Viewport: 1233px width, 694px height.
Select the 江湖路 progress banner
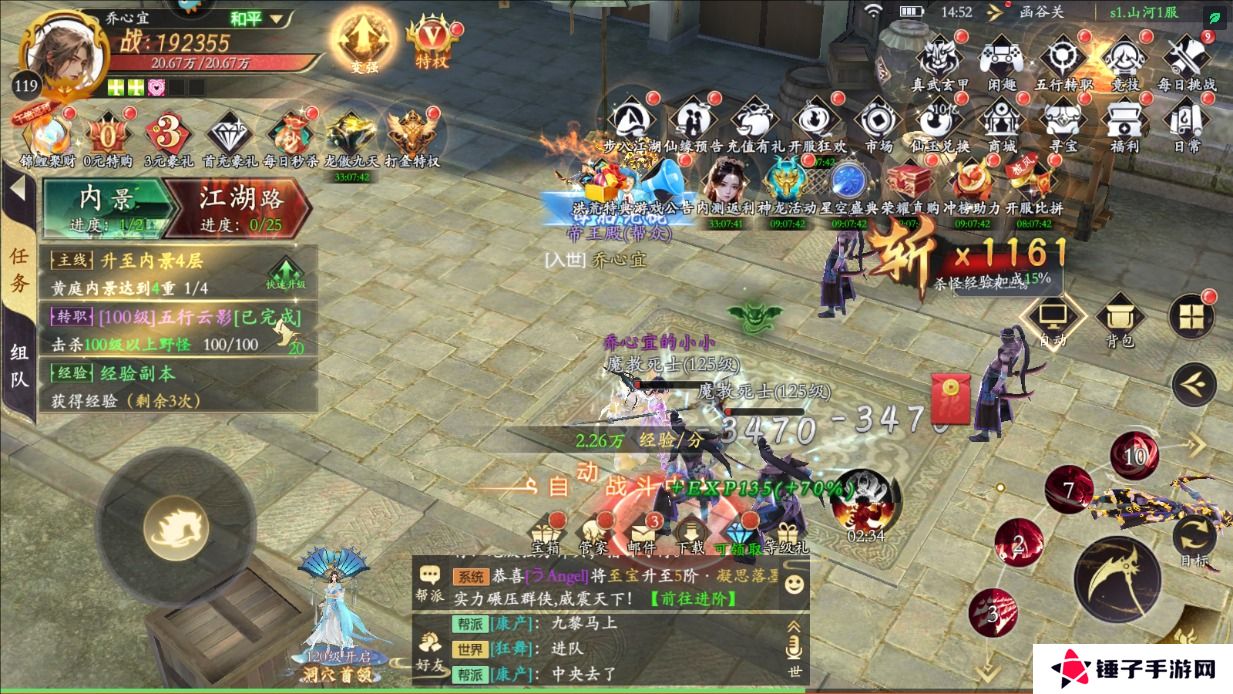[x=240, y=207]
